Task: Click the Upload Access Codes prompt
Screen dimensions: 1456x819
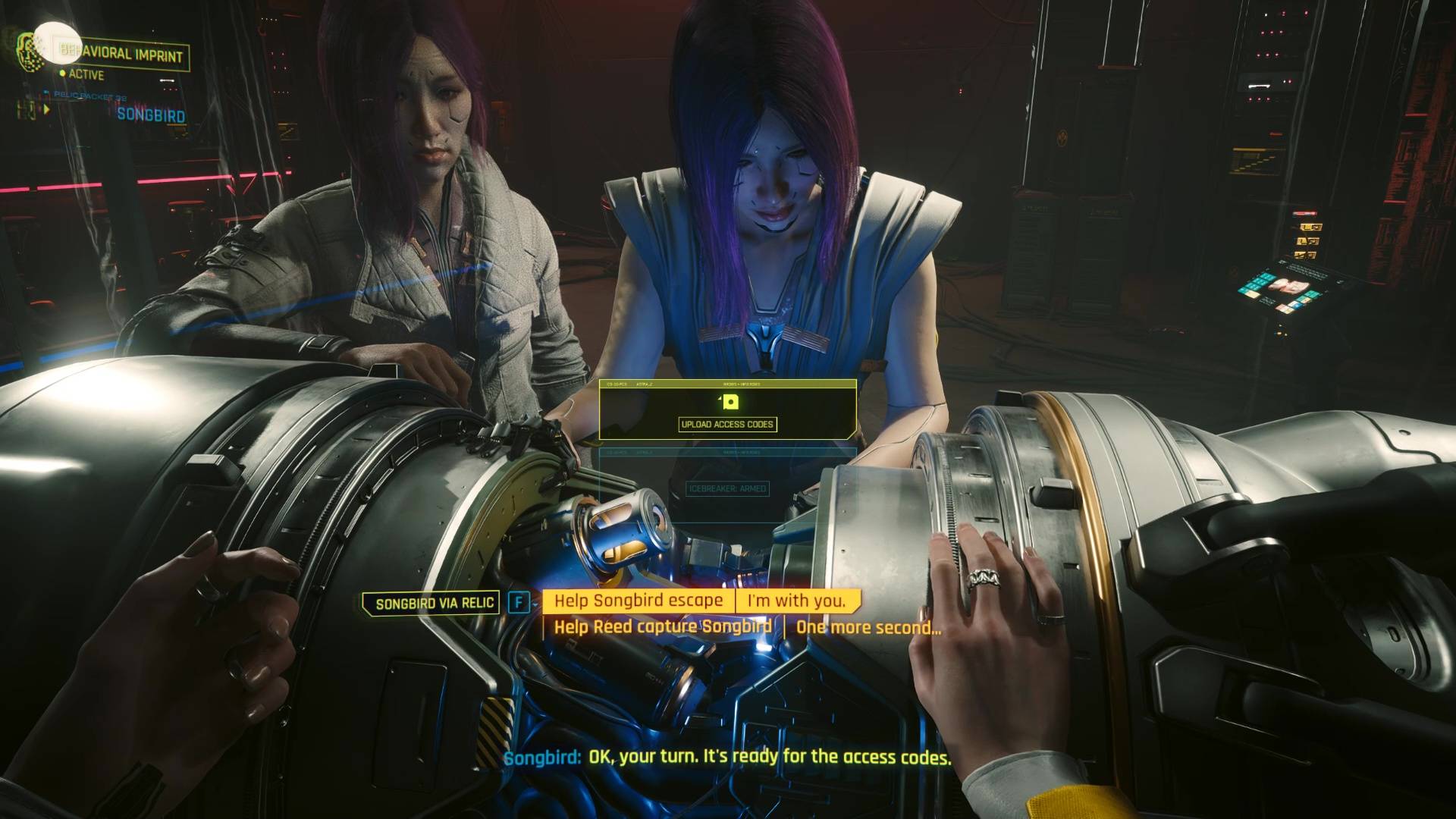Action: click(727, 424)
